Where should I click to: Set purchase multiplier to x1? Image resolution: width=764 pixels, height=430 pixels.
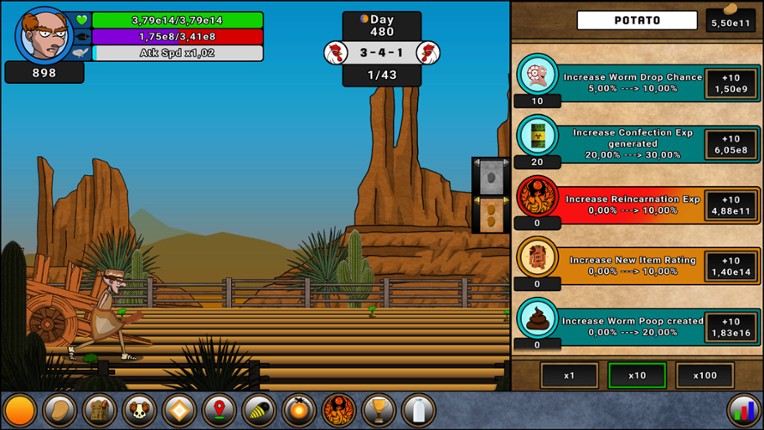(x=569, y=375)
